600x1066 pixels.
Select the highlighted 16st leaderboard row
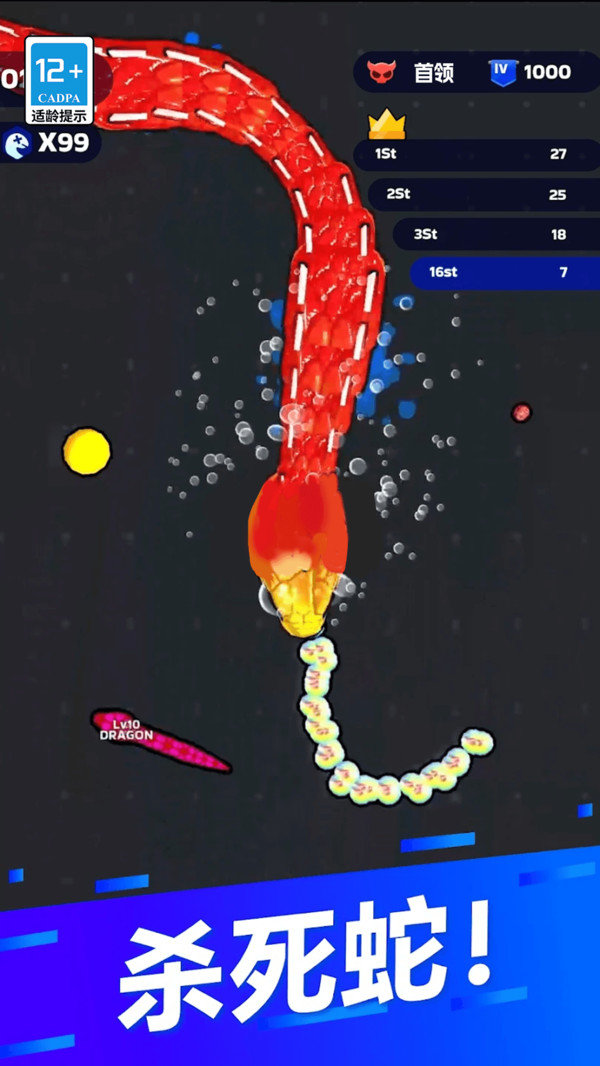click(503, 272)
